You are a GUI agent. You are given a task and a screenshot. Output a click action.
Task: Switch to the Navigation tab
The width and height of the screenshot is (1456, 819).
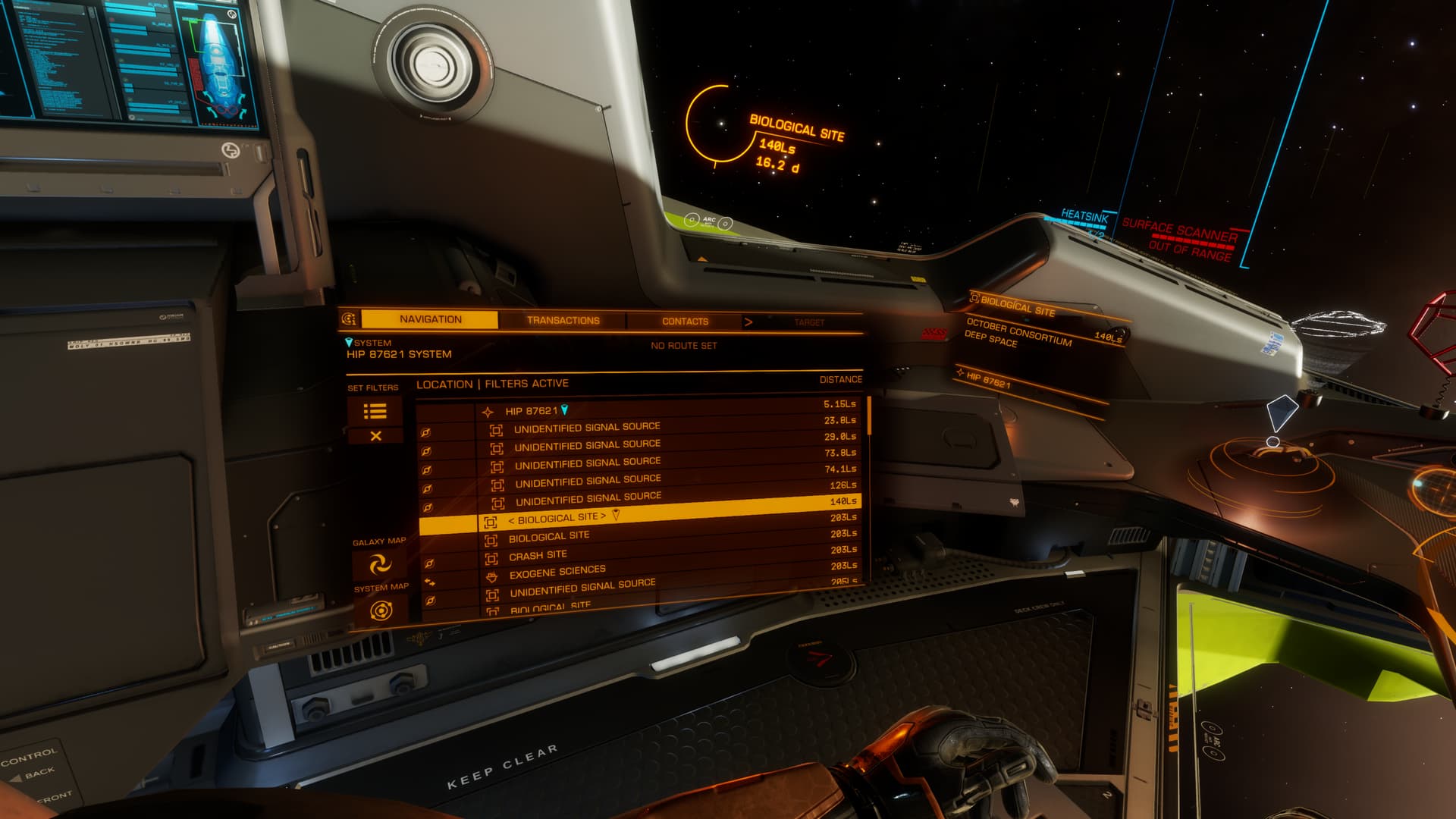click(430, 319)
